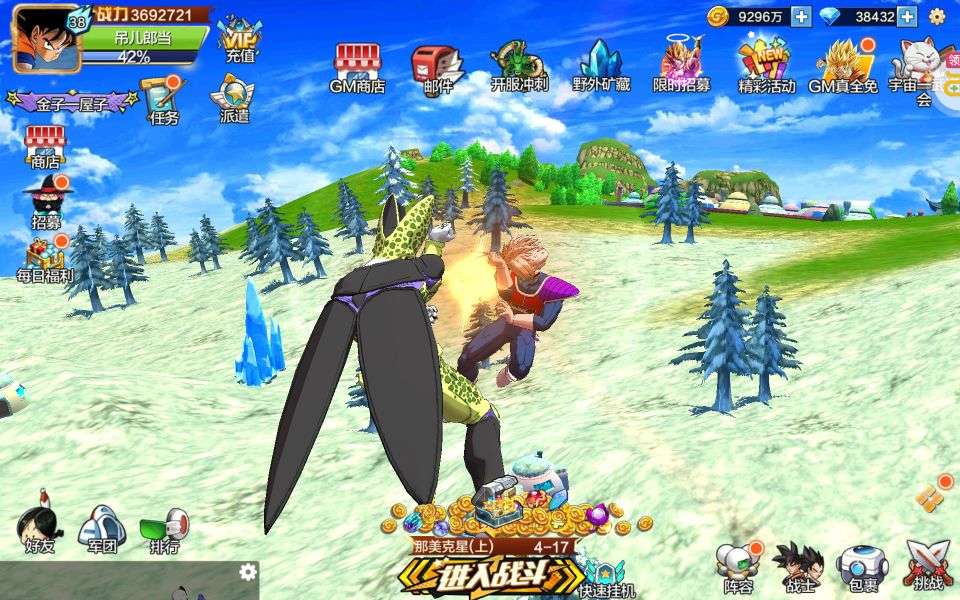Open the 开服冲刺 dragon event
The width and height of the screenshot is (960, 600).
(519, 66)
